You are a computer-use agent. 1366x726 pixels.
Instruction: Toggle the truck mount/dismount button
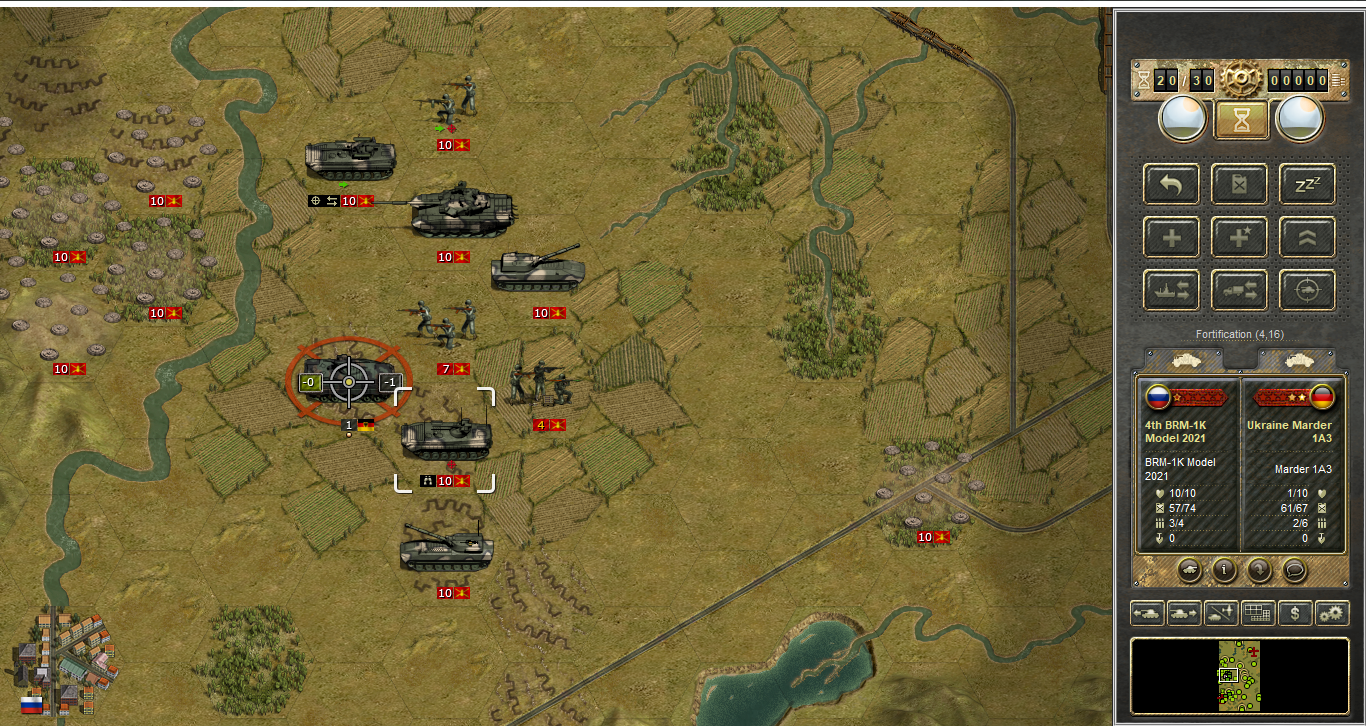(1240, 290)
